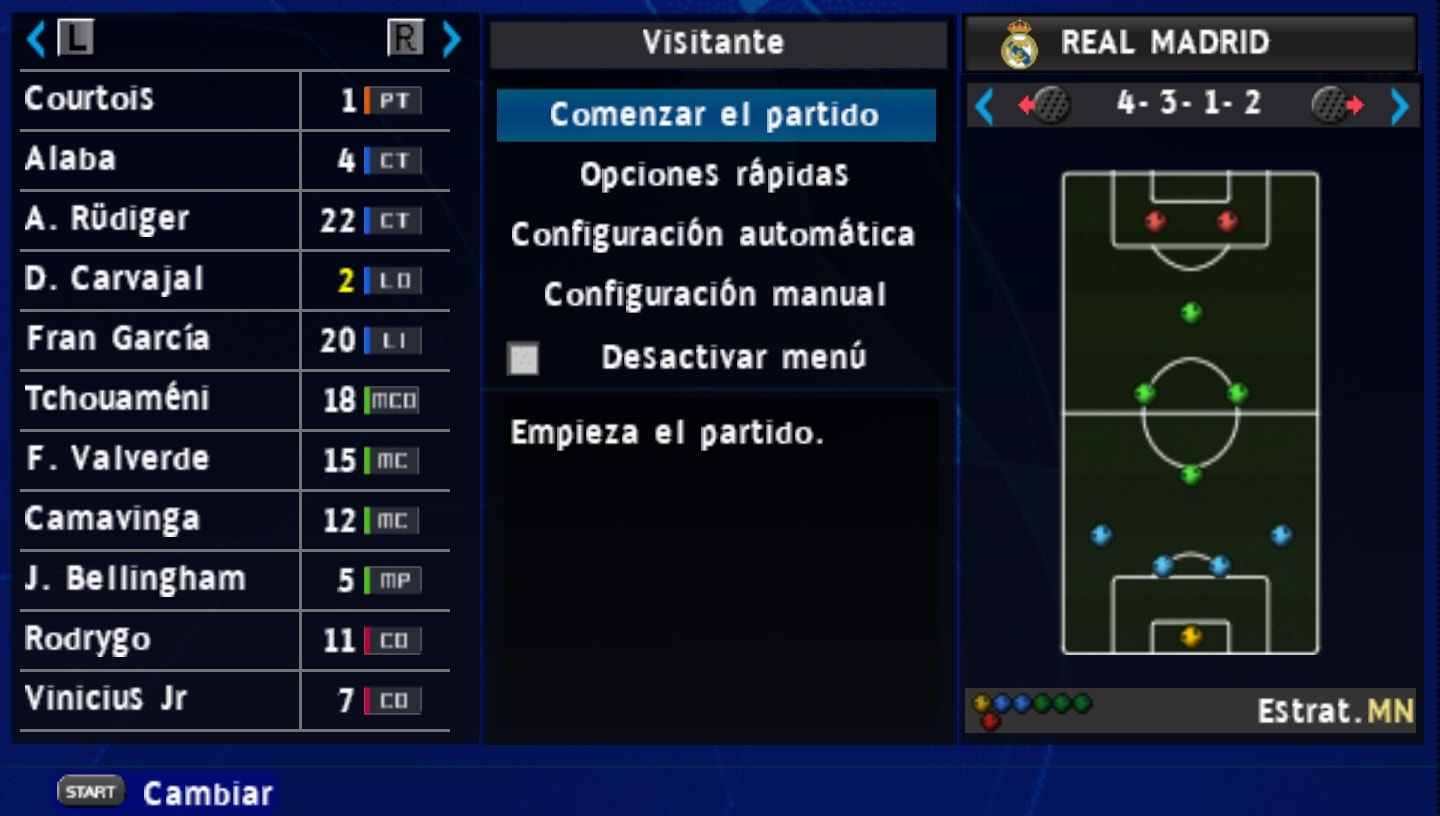Click Comenzar el partido
This screenshot has width=1440, height=816.
714,114
